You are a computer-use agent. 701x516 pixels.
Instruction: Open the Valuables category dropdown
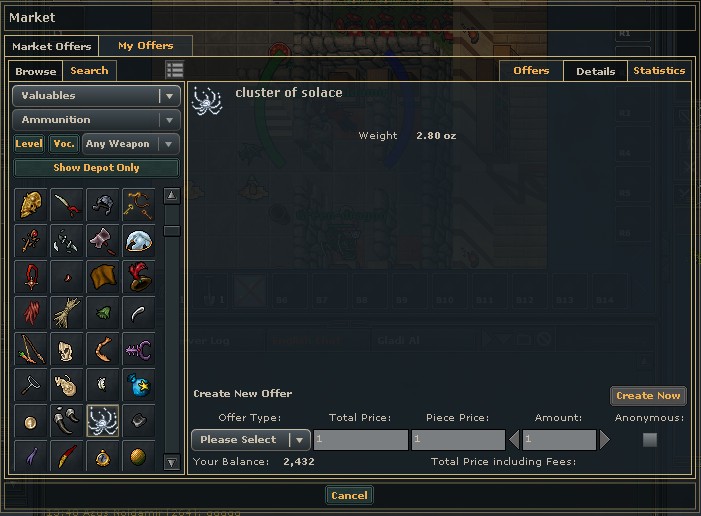point(96,96)
